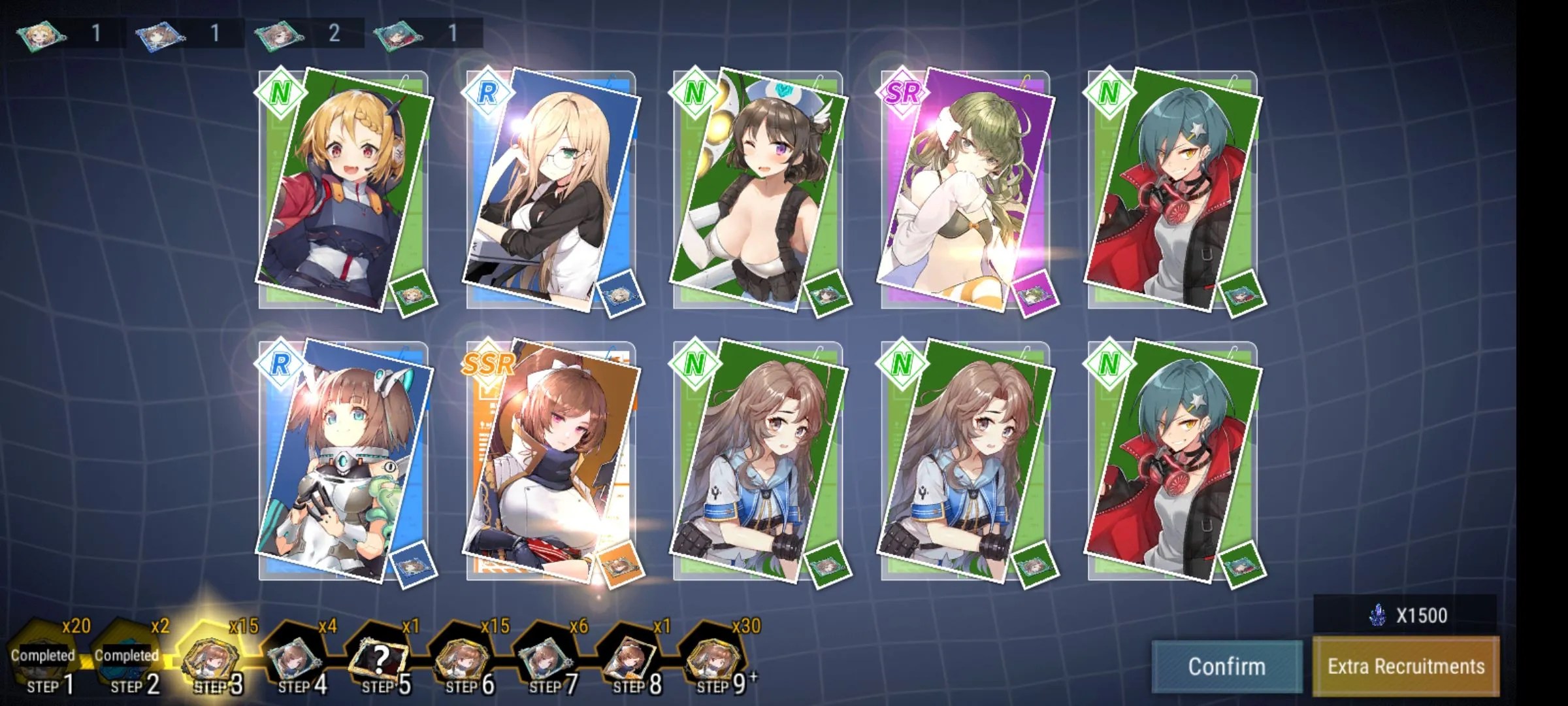Pick the R cat-eared robot girl card
The height and width of the screenshot is (706, 1568).
click(344, 461)
